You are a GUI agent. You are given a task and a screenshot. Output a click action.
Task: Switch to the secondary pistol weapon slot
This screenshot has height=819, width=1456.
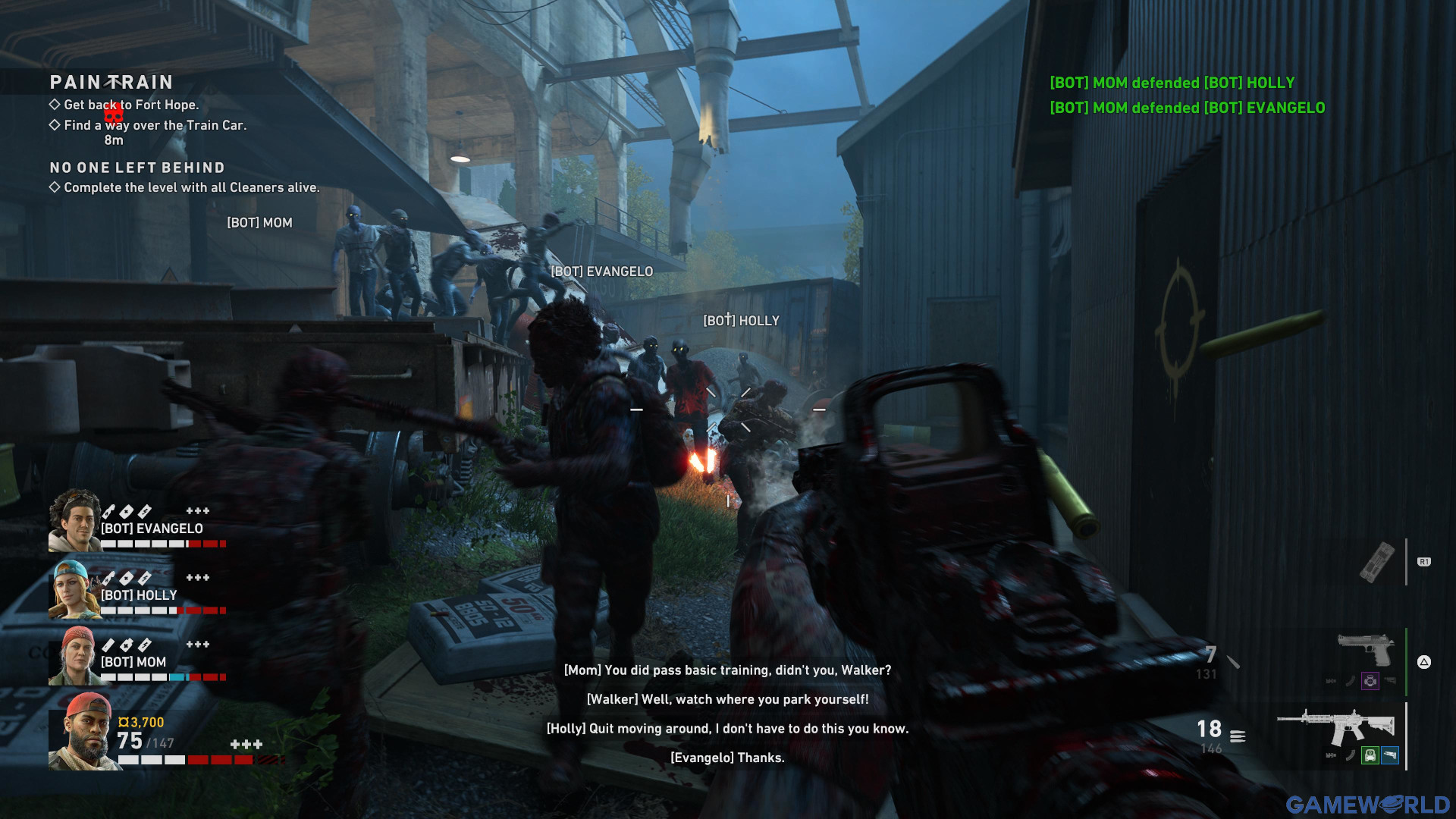pyautogui.click(x=1366, y=650)
